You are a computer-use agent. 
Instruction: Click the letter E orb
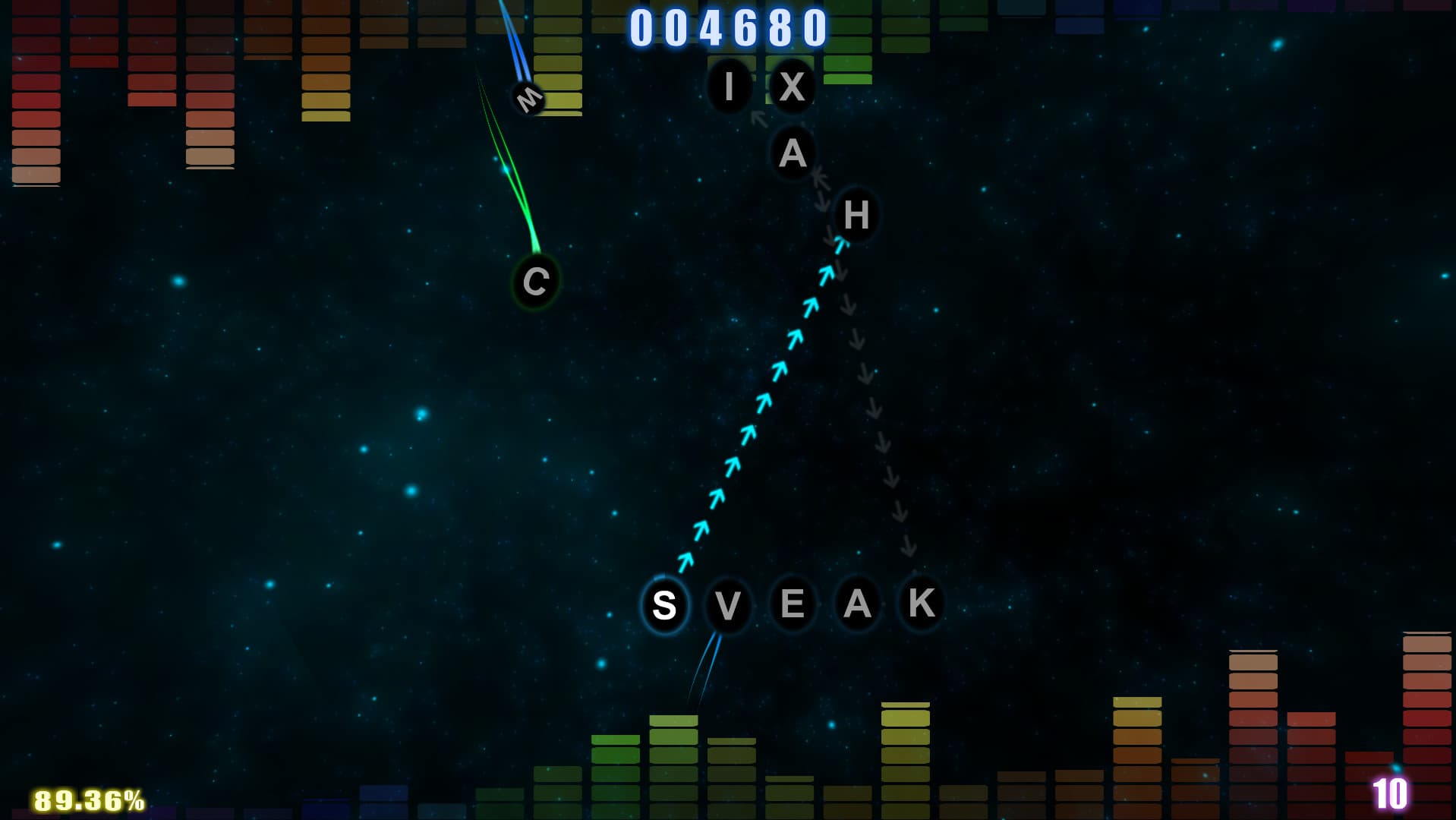point(793,604)
